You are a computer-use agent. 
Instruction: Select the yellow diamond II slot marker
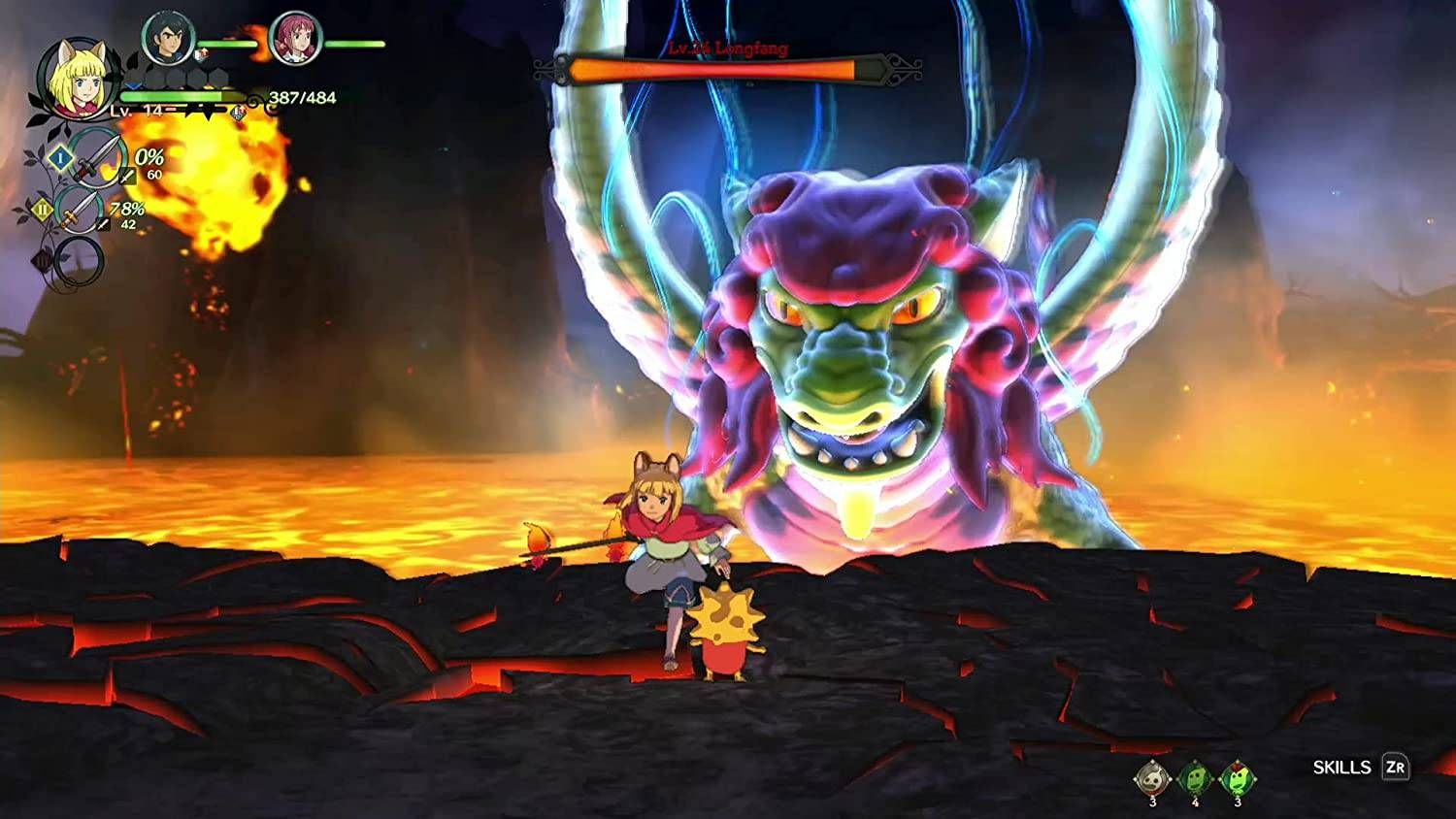click(42, 209)
